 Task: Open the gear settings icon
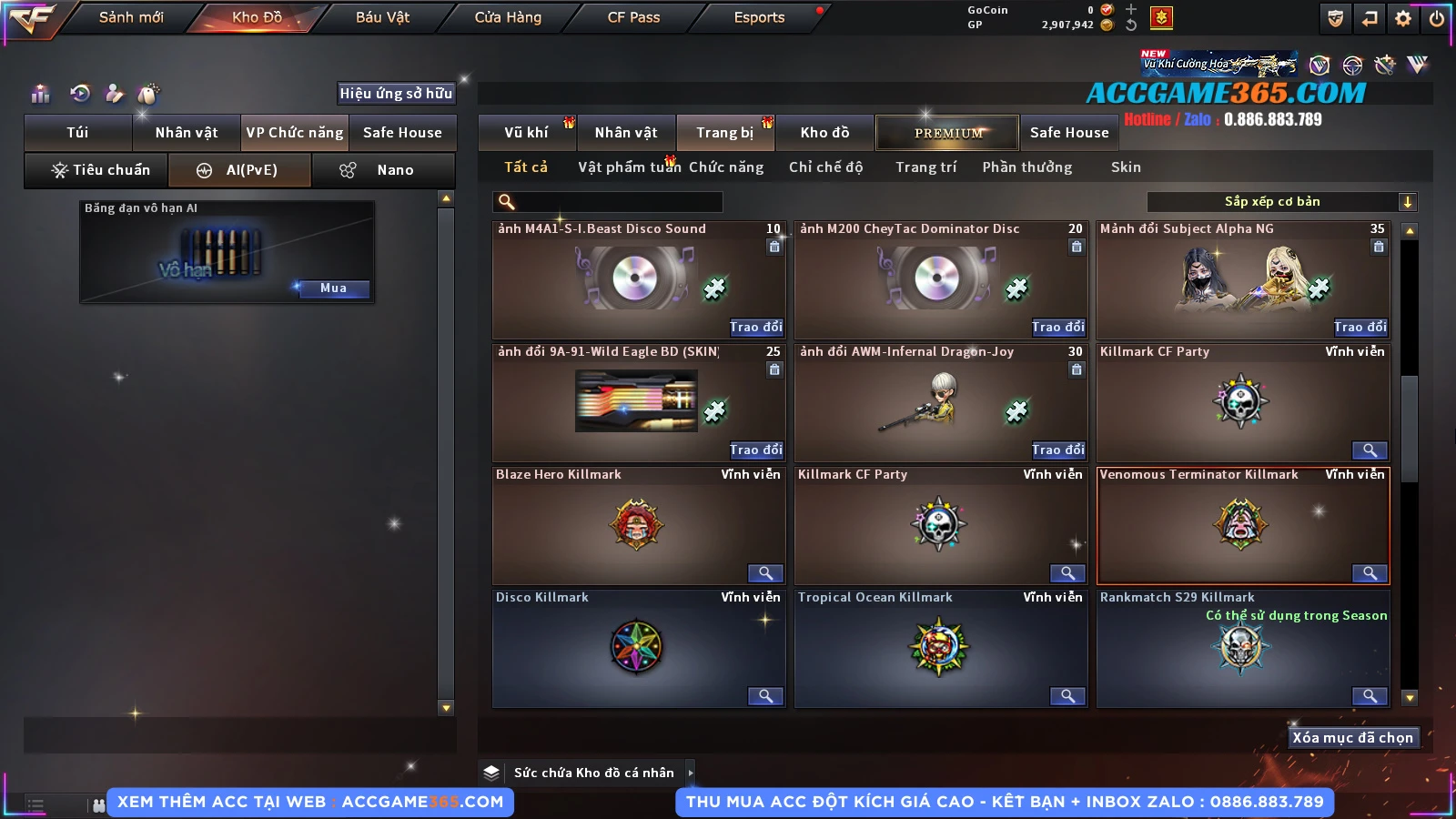1403,18
